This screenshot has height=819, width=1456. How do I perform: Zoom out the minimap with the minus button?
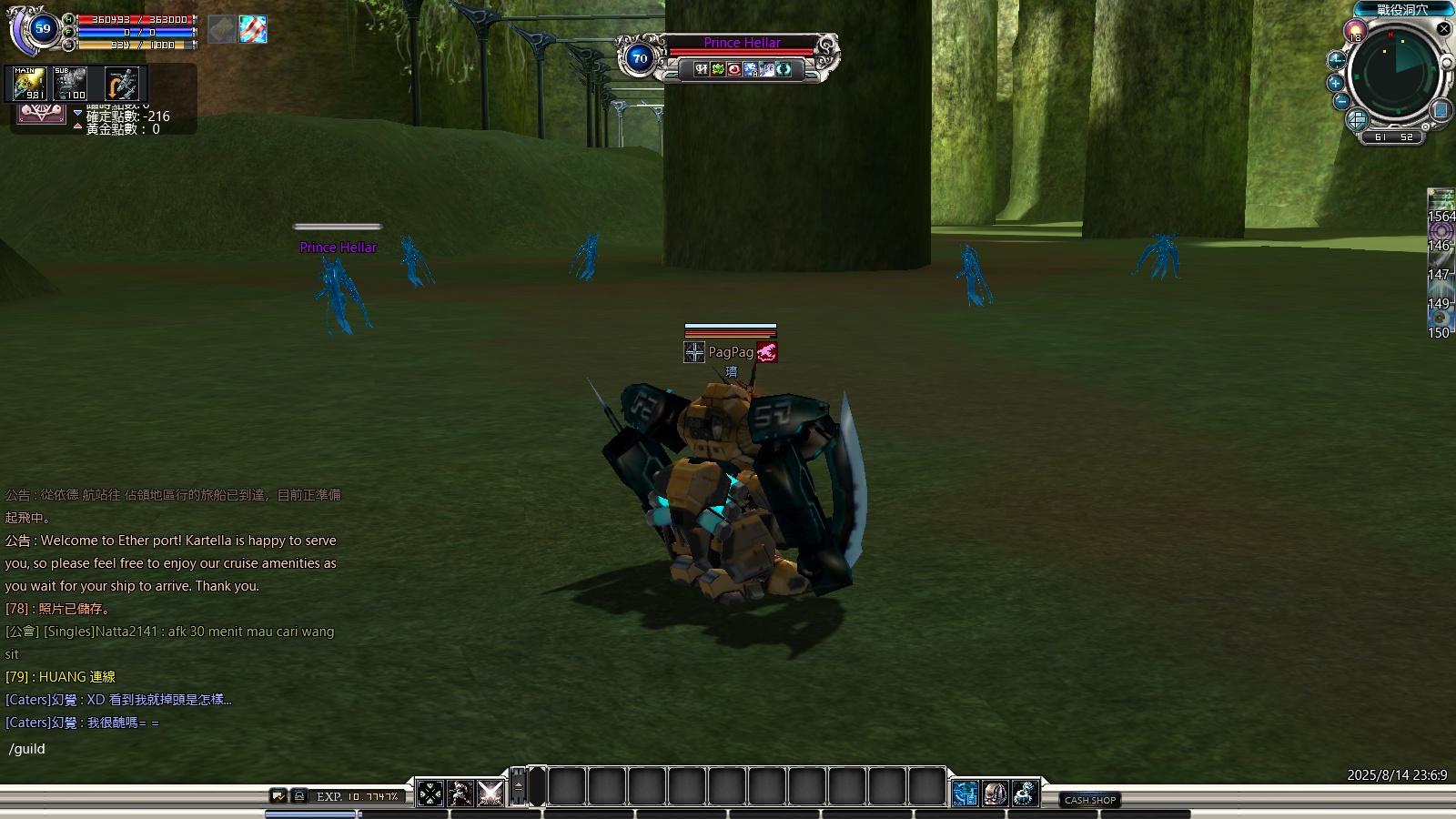(x=1341, y=101)
